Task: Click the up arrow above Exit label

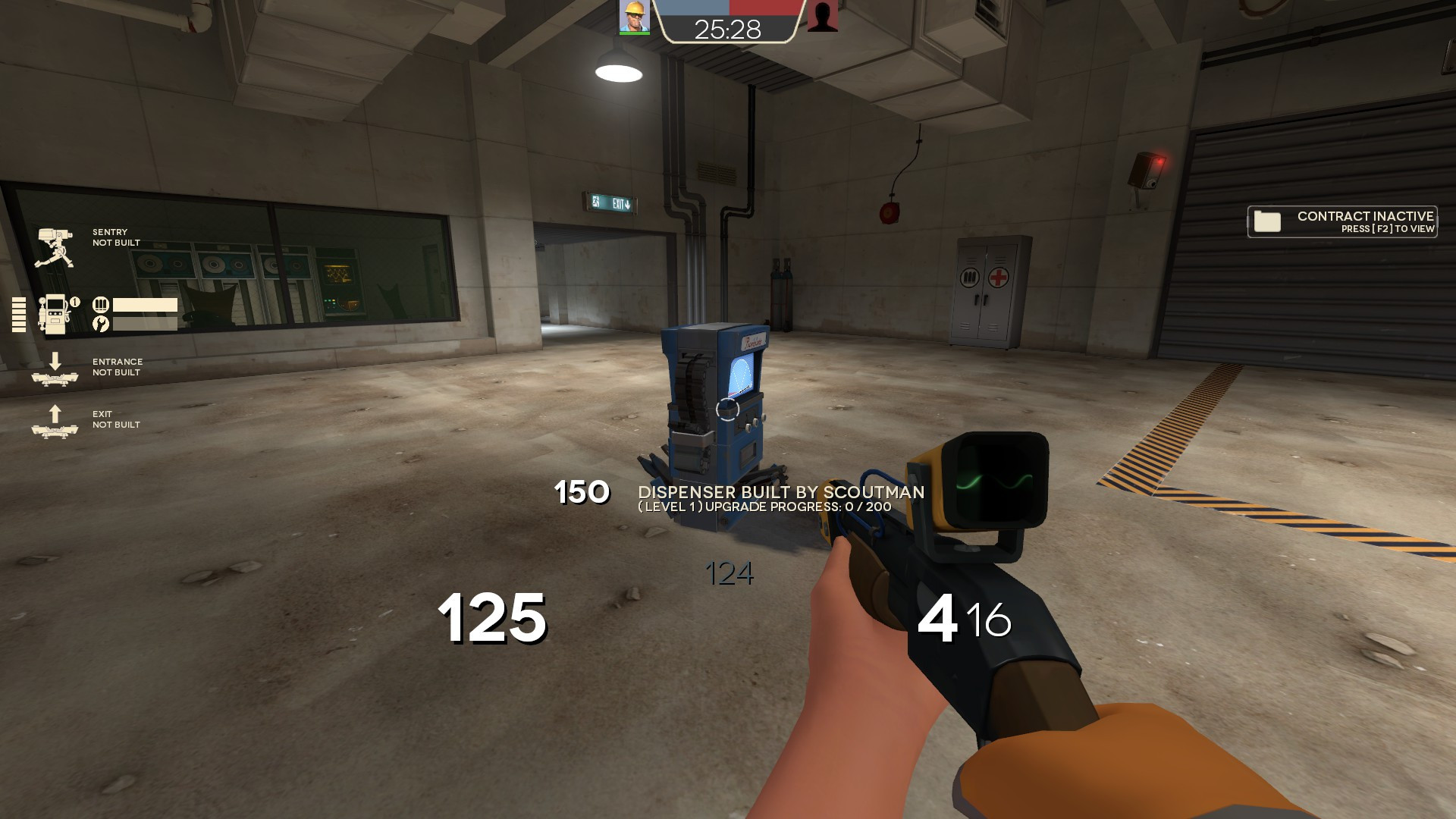Action: 55,416
